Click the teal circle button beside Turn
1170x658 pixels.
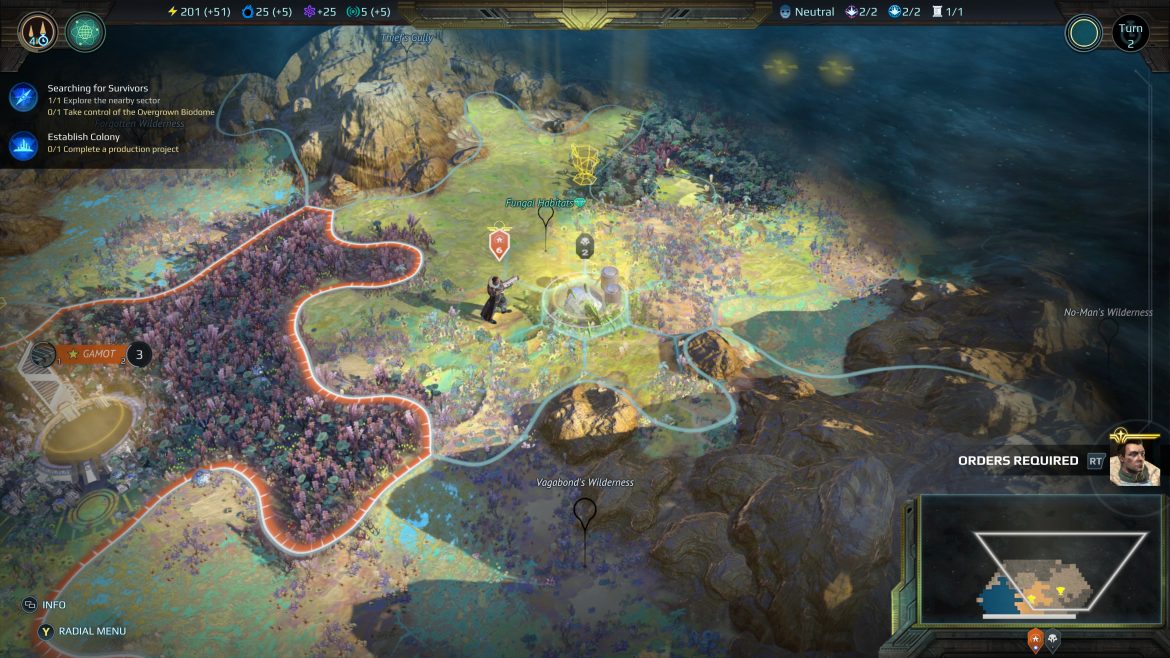(1084, 33)
